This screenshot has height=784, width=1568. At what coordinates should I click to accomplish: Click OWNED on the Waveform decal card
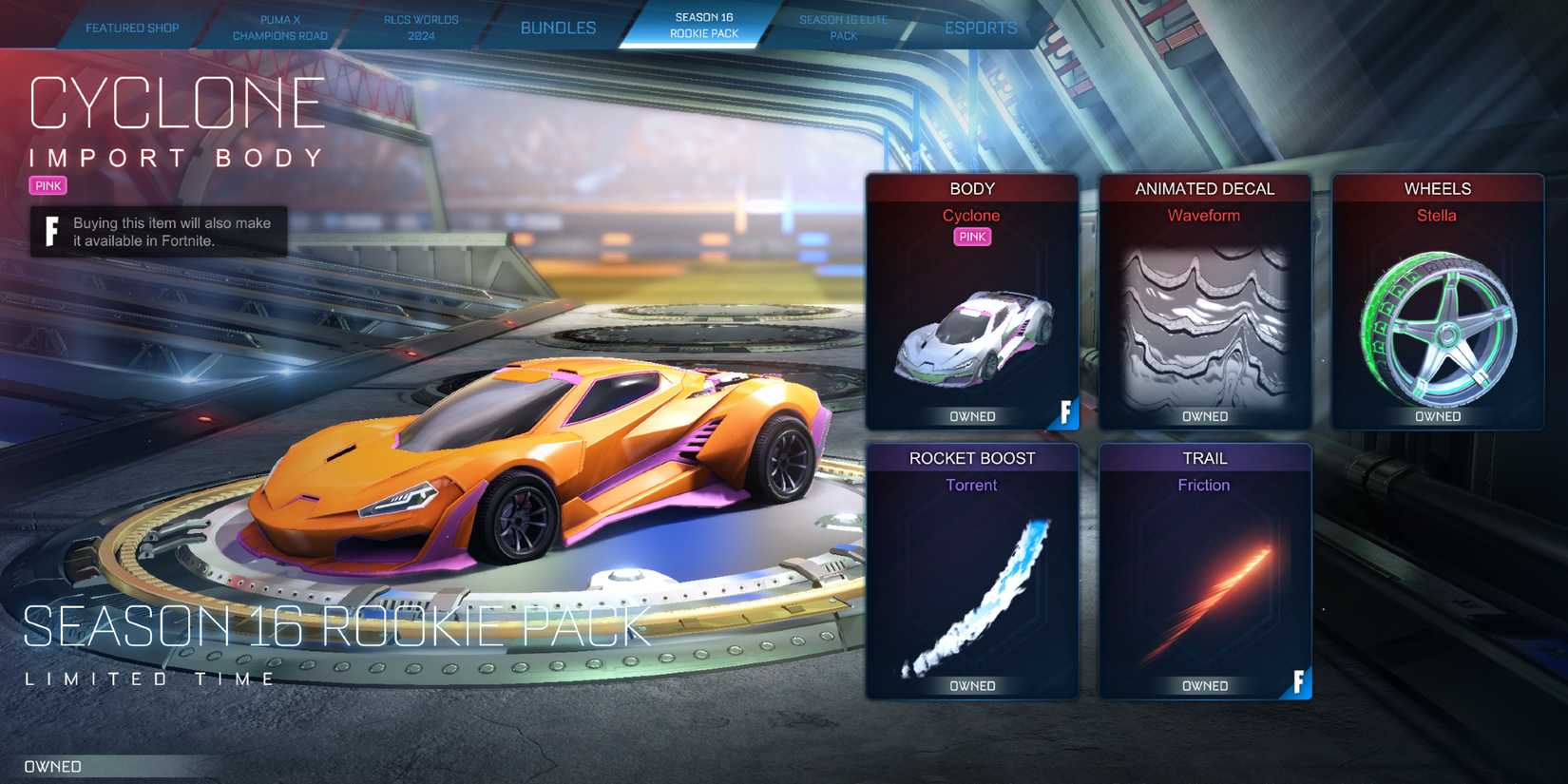coord(1204,415)
